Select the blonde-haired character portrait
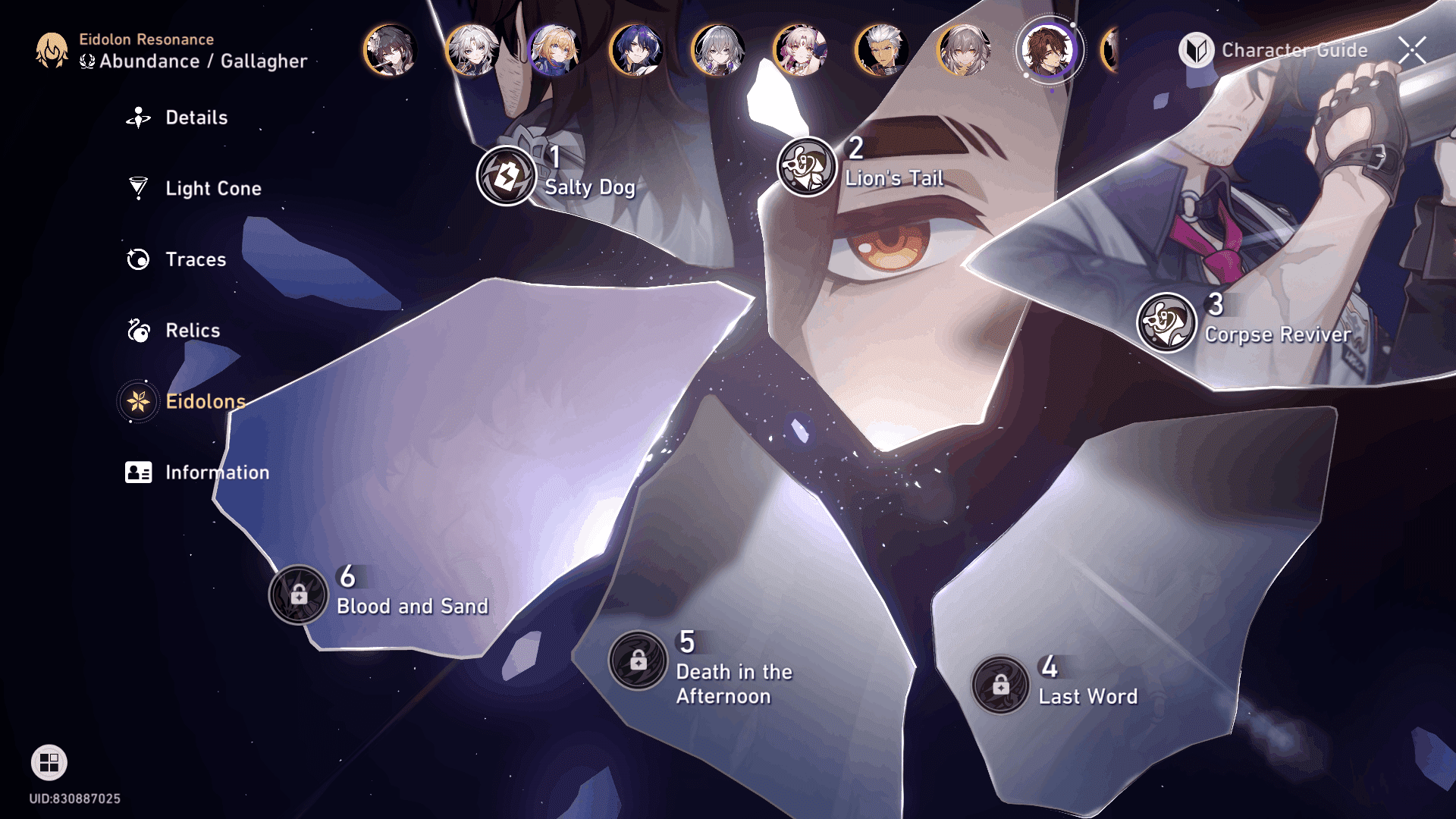The image size is (1456, 819). coord(554,50)
